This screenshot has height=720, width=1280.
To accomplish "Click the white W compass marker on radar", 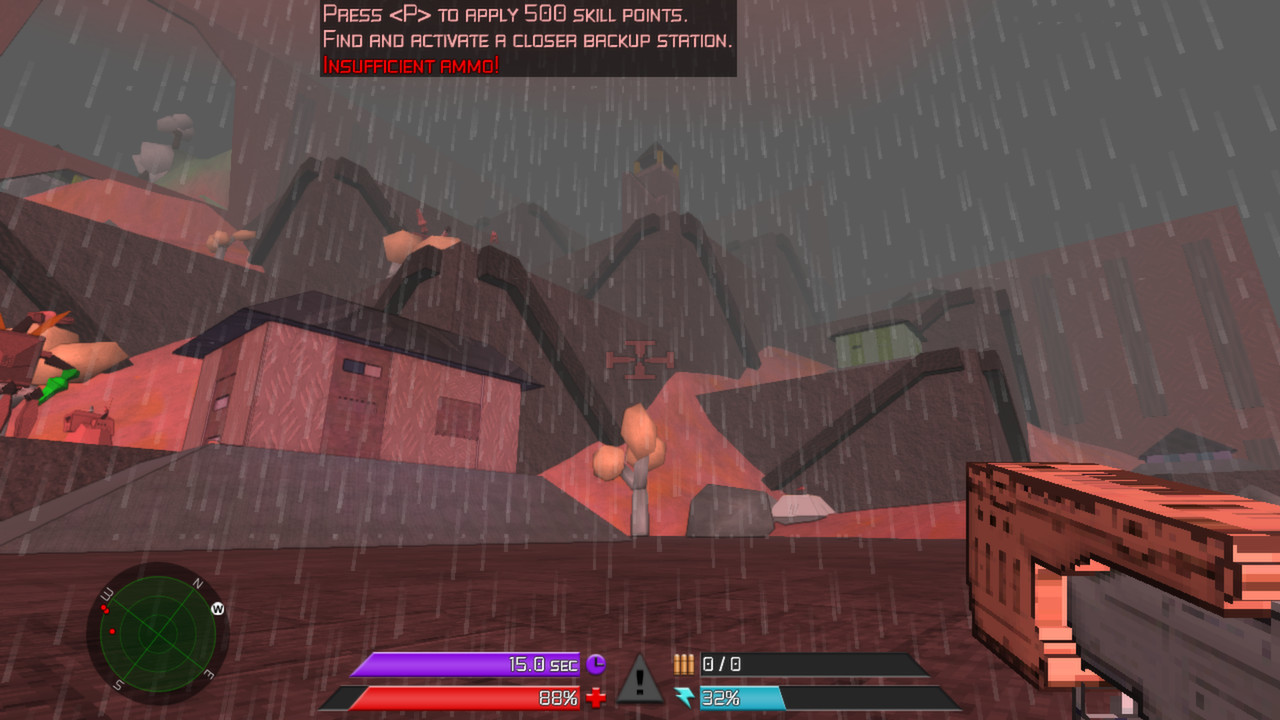I will 217,608.
